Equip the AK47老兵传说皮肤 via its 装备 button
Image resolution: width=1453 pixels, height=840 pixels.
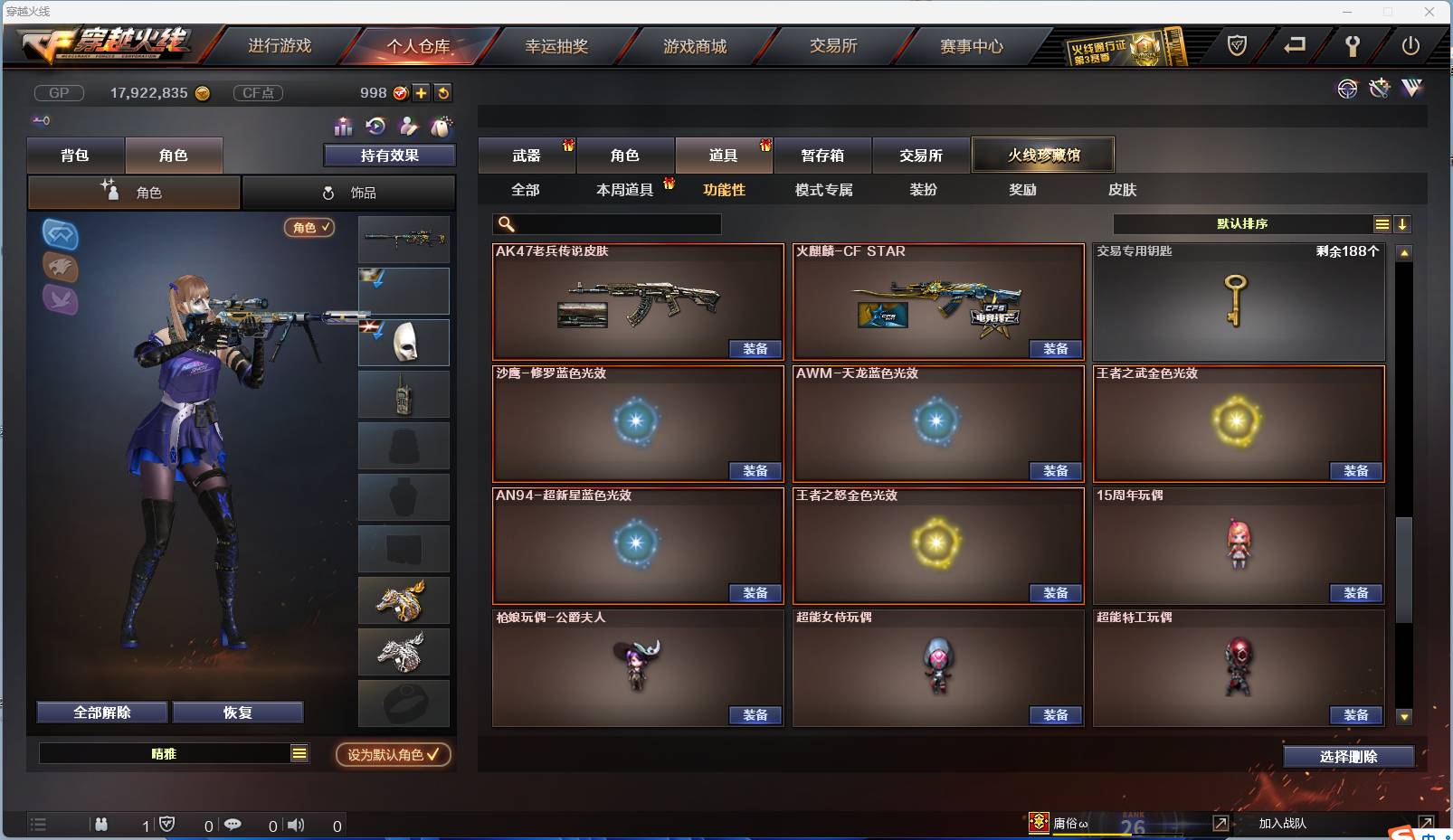(755, 349)
